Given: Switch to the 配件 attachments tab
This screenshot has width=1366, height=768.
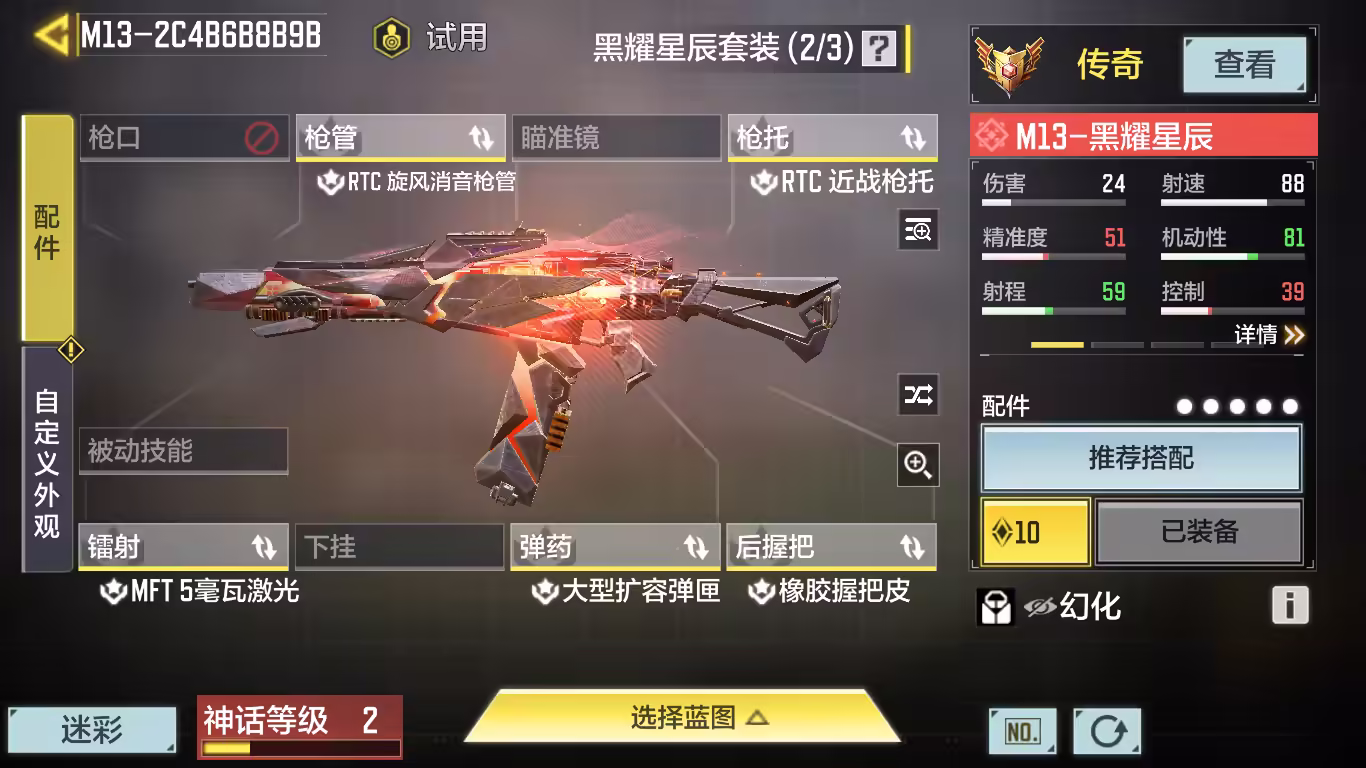Looking at the screenshot, I should 47,230.
